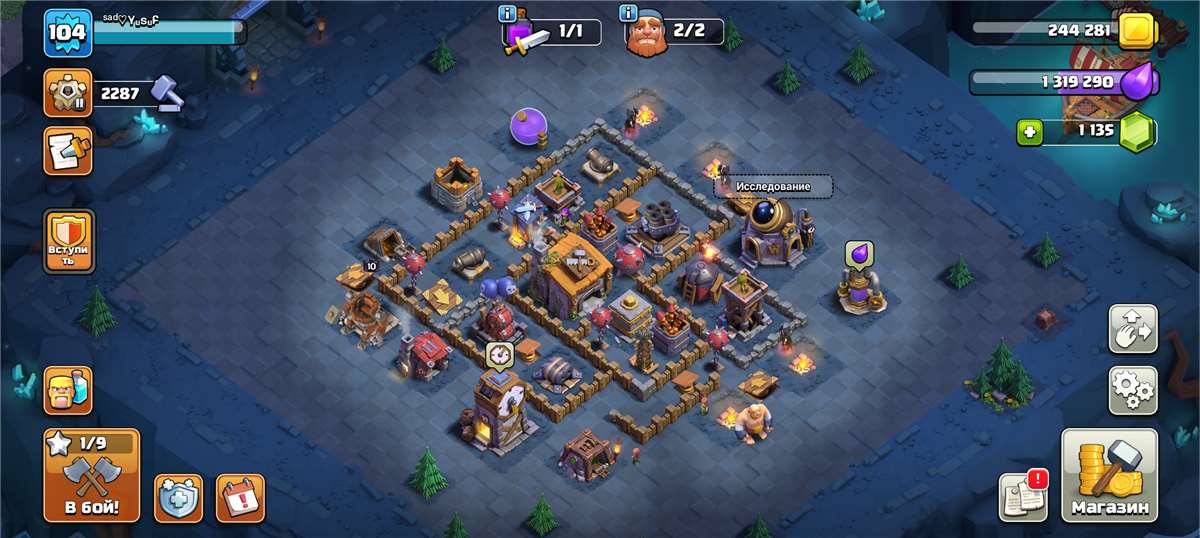Tap the "В бой!" attack button

click(91, 475)
